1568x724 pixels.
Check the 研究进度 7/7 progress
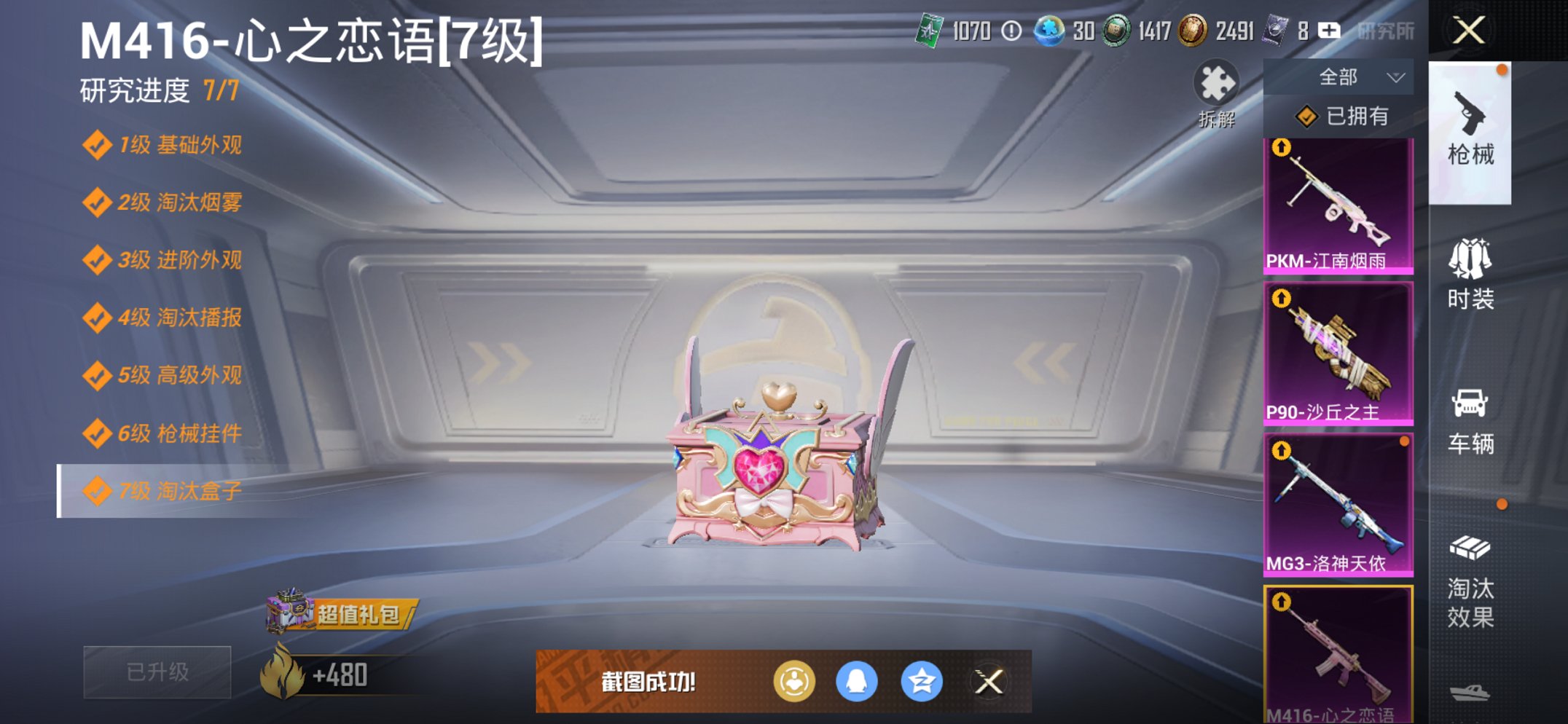pyautogui.click(x=160, y=91)
